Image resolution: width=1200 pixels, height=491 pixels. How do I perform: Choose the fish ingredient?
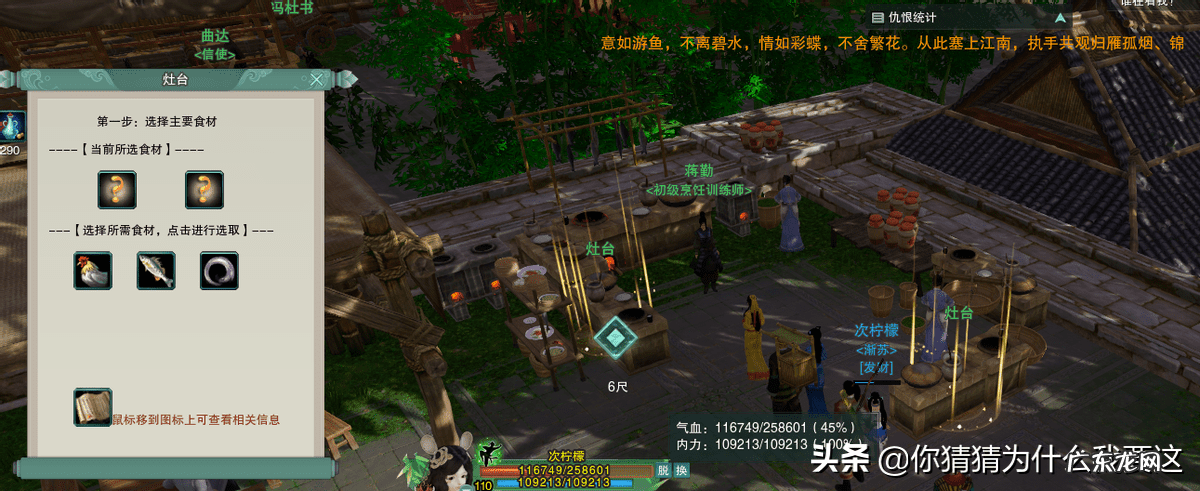156,271
